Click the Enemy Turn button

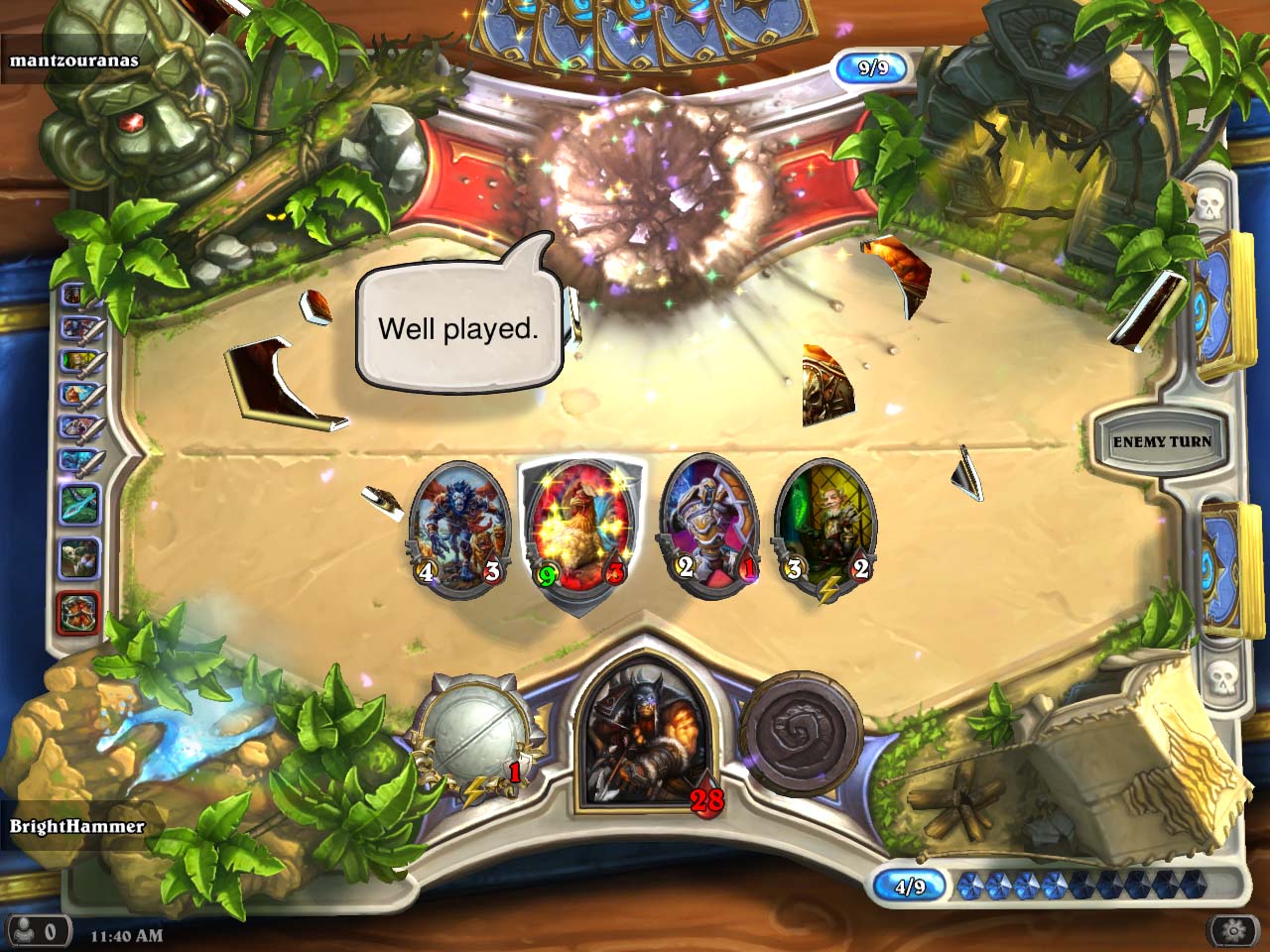1161,442
